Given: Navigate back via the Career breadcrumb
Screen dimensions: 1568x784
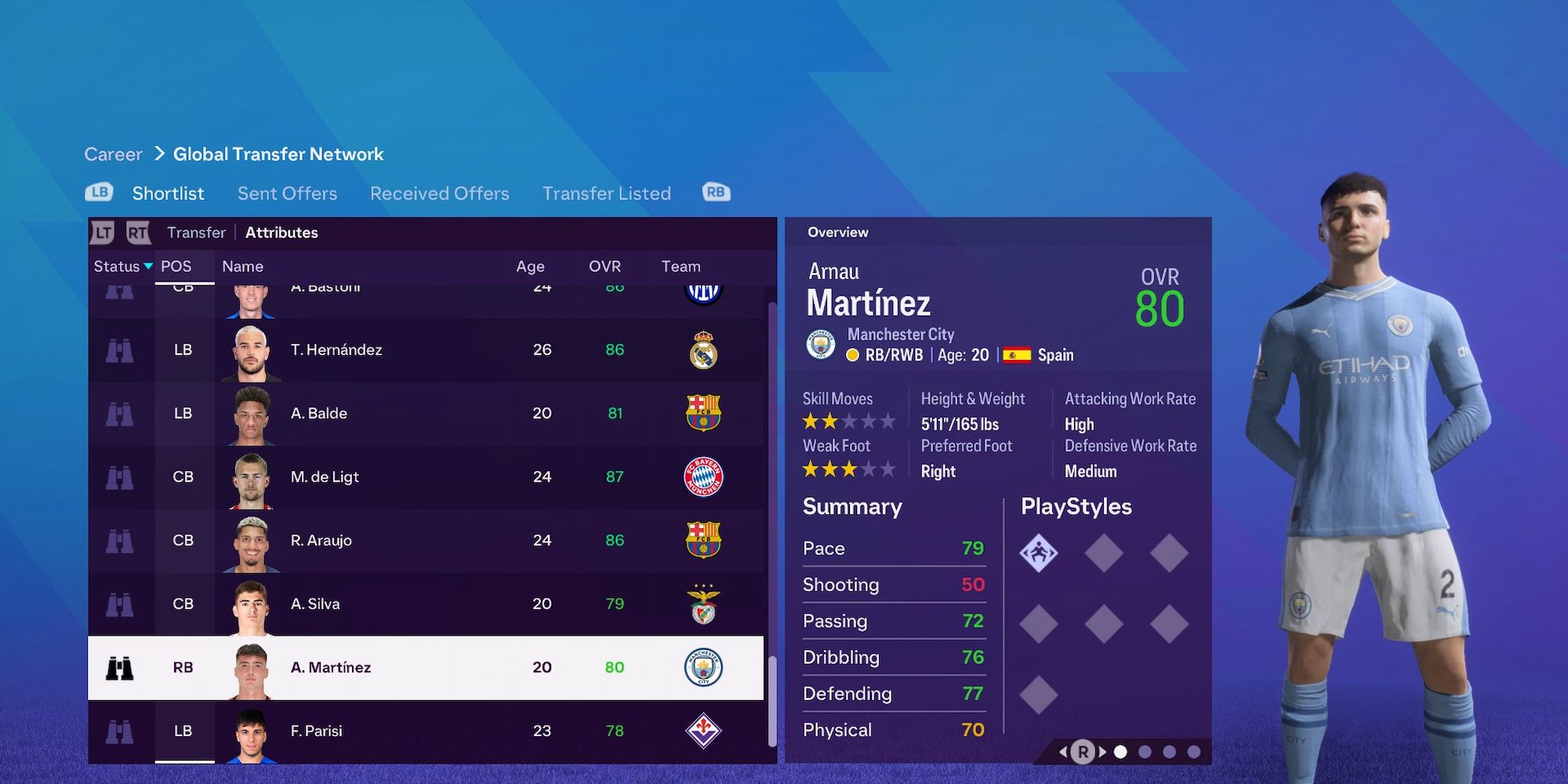Looking at the screenshot, I should coord(113,154).
